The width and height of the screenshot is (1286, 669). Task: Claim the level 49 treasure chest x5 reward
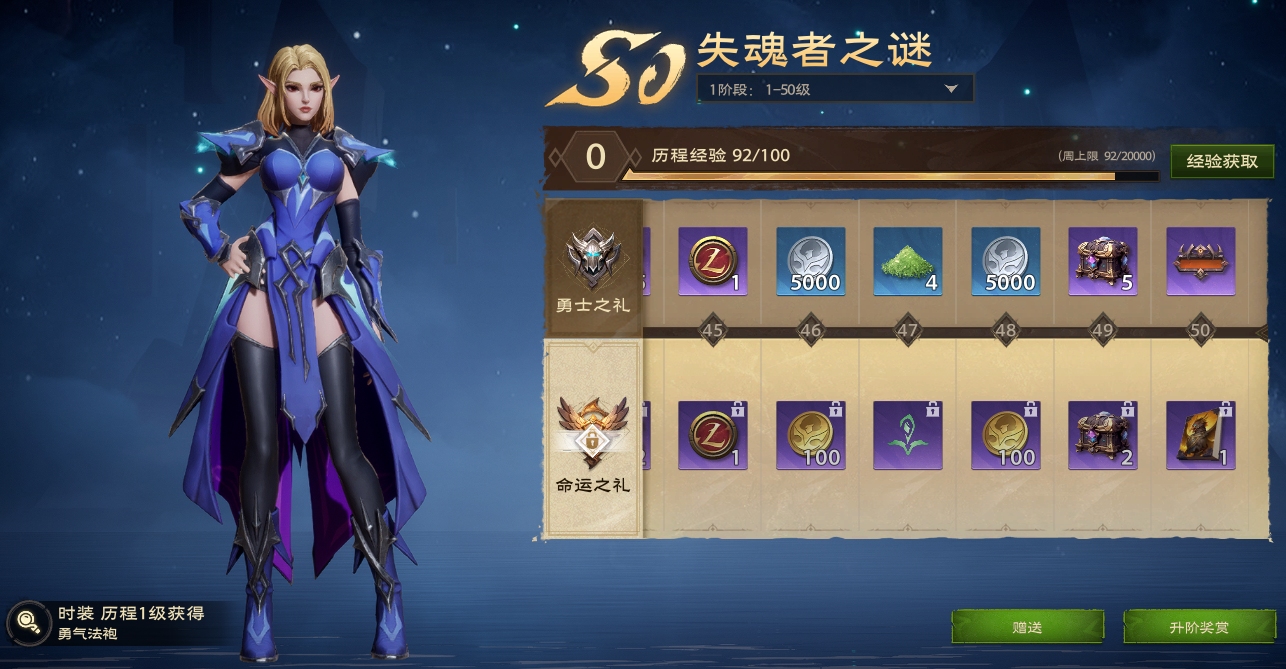coord(1103,262)
